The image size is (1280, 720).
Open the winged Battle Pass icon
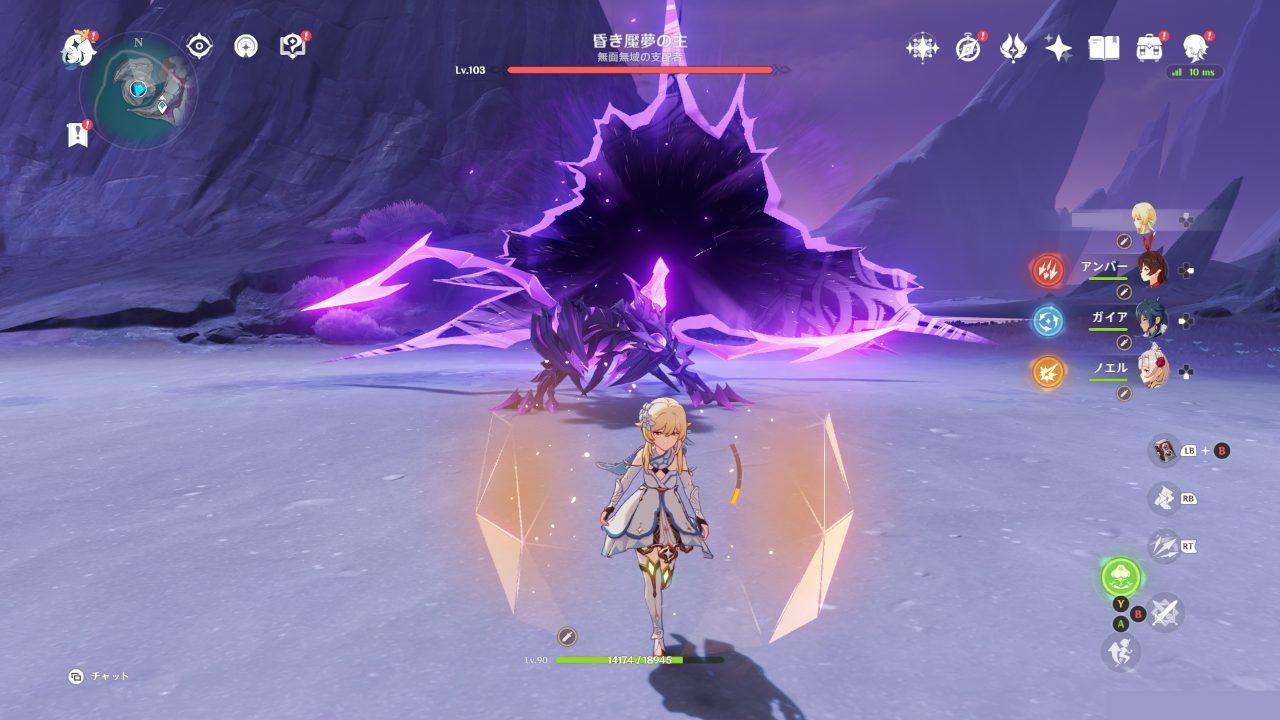[1013, 48]
